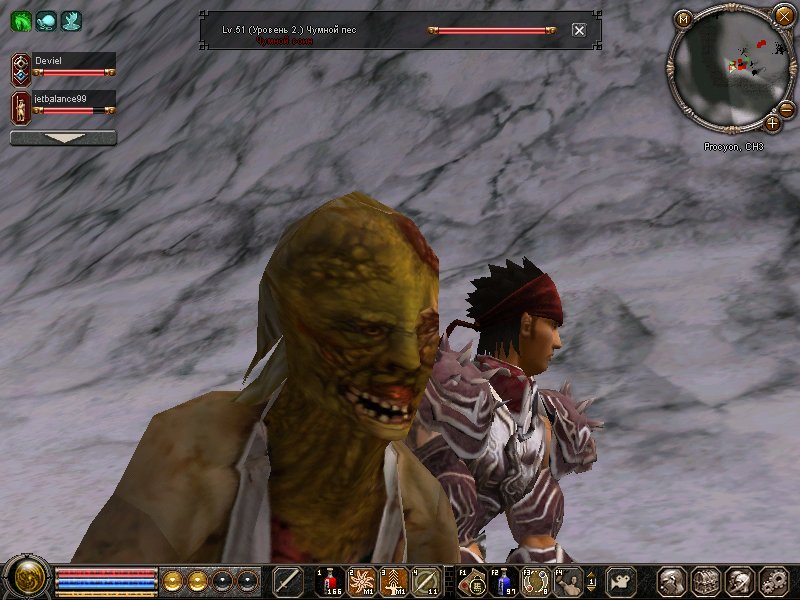Click the green flame buff icon
800x600 pixels.
[21, 21]
